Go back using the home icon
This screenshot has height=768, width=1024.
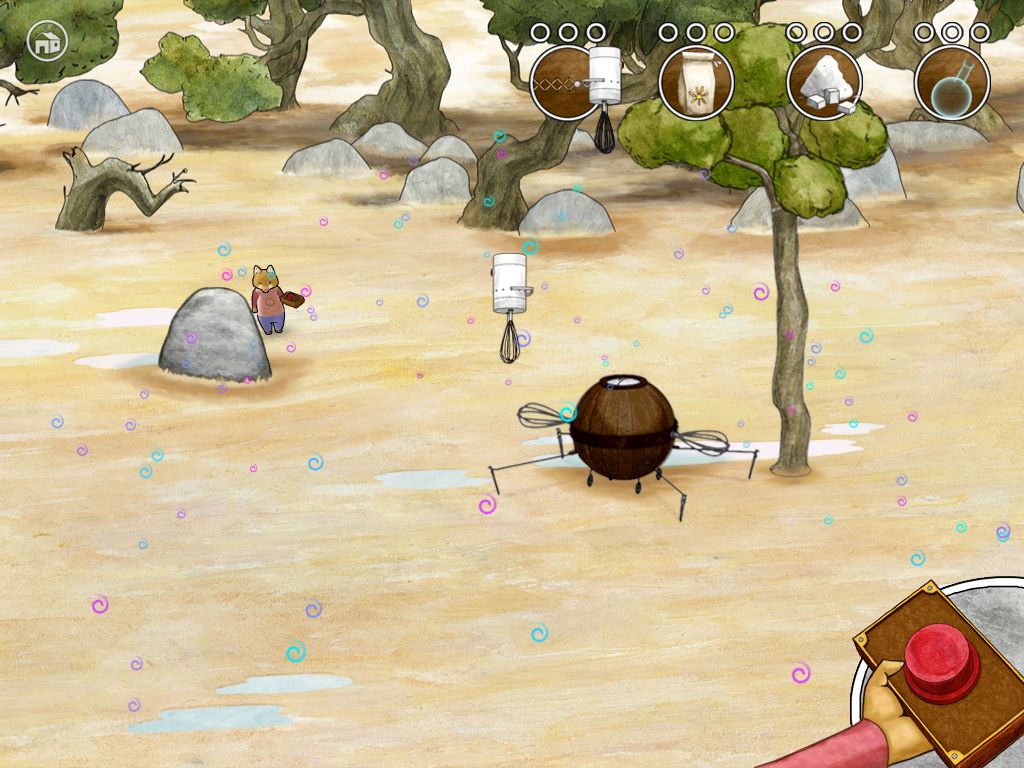click(45, 41)
